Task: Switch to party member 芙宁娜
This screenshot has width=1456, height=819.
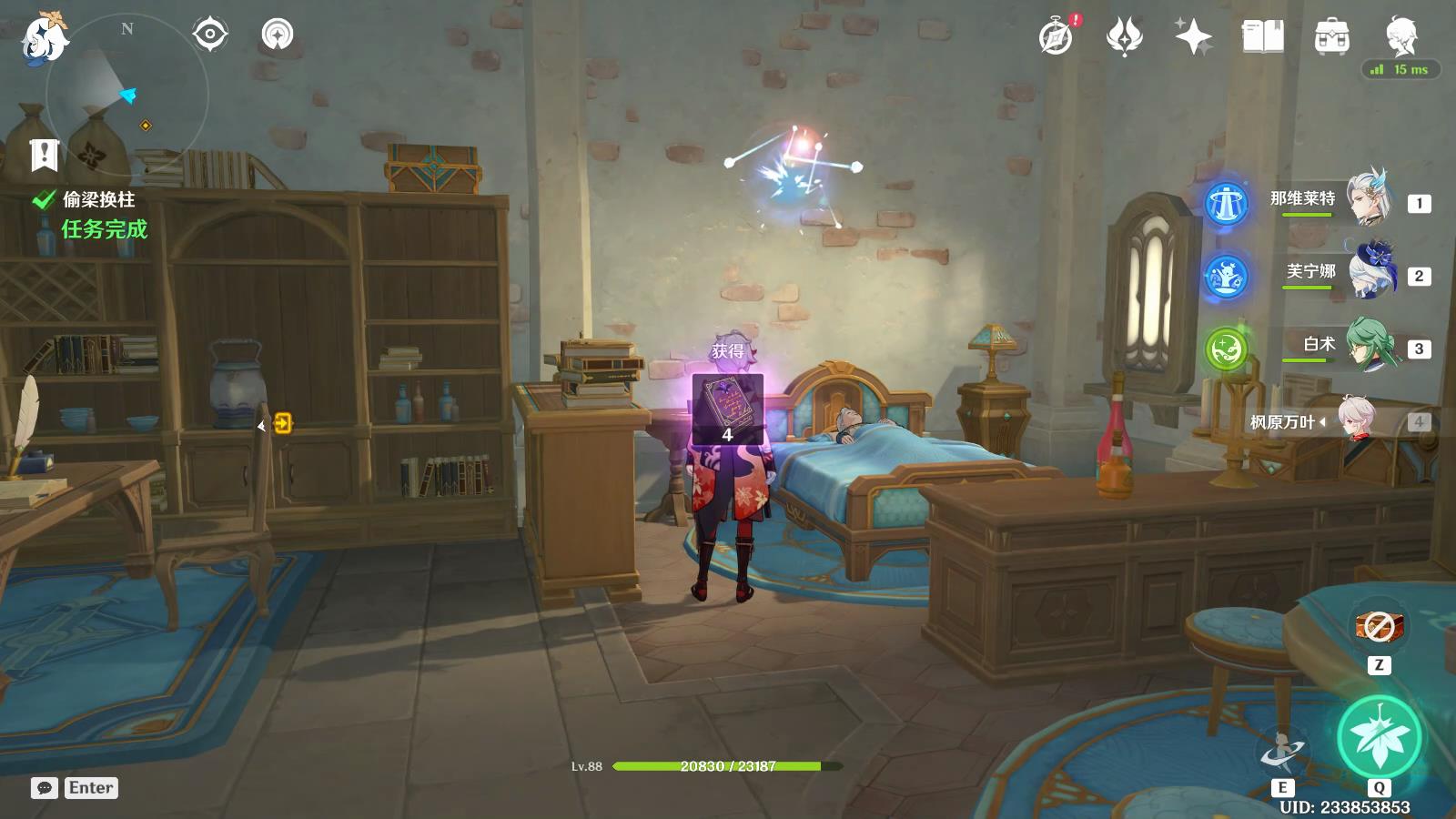Action: [x=1368, y=272]
